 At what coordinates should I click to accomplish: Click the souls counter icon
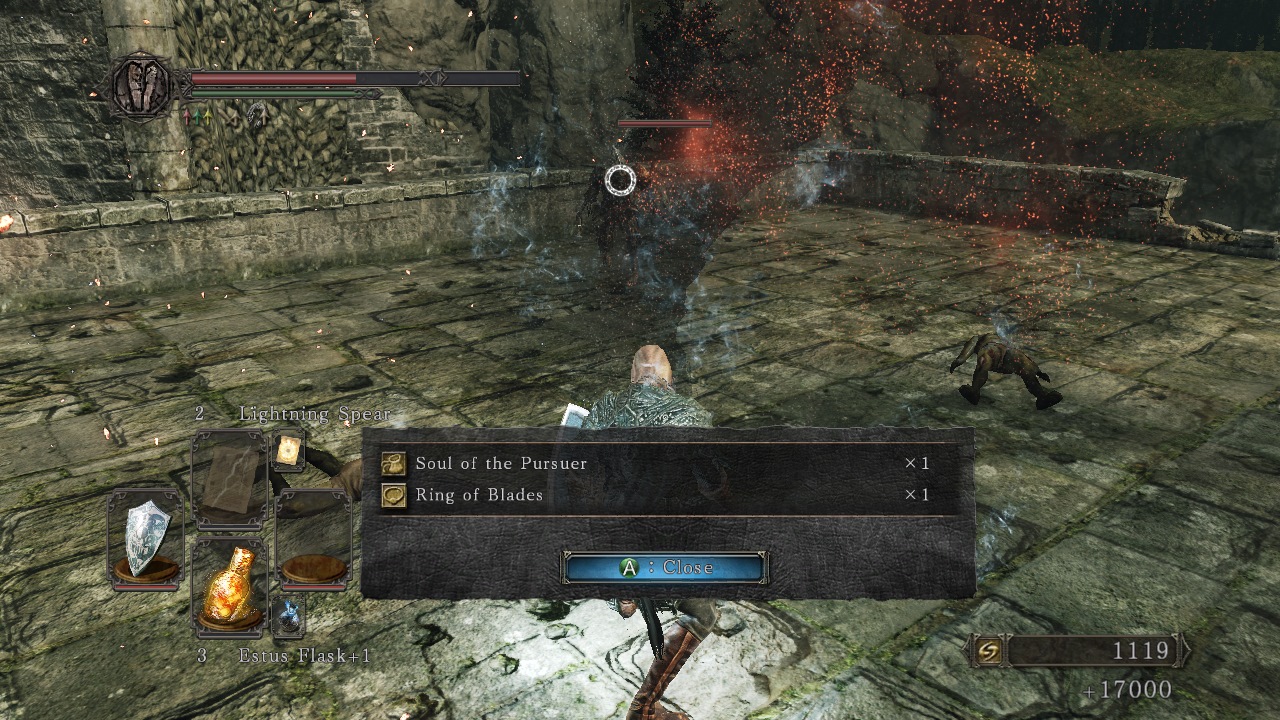pos(990,652)
